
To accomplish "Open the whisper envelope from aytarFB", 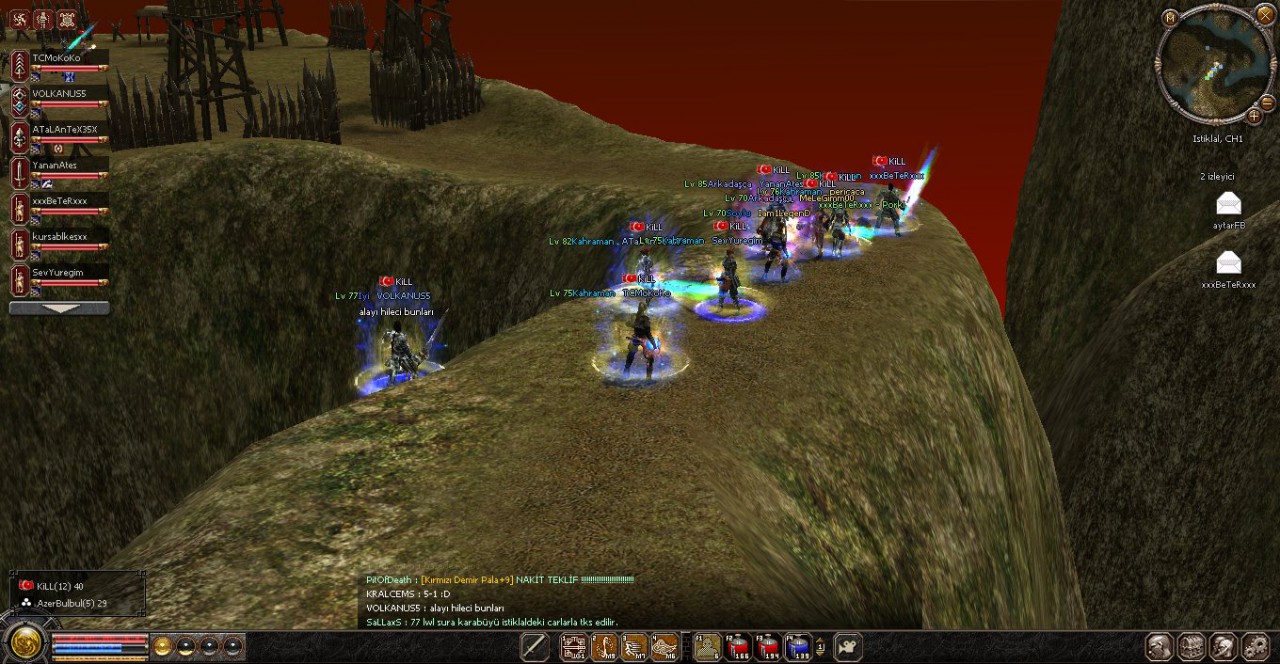I will pos(1228,205).
